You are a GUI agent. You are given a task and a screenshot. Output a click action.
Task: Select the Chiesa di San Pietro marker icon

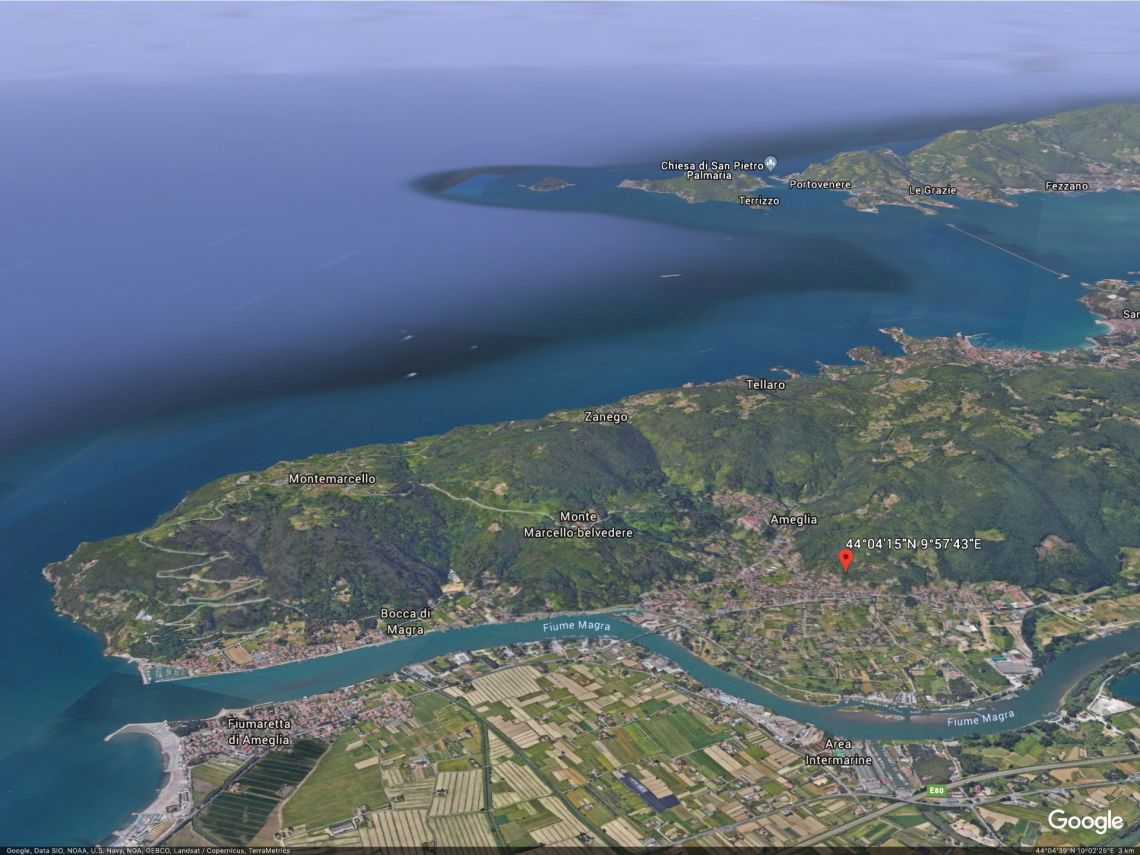coord(770,163)
